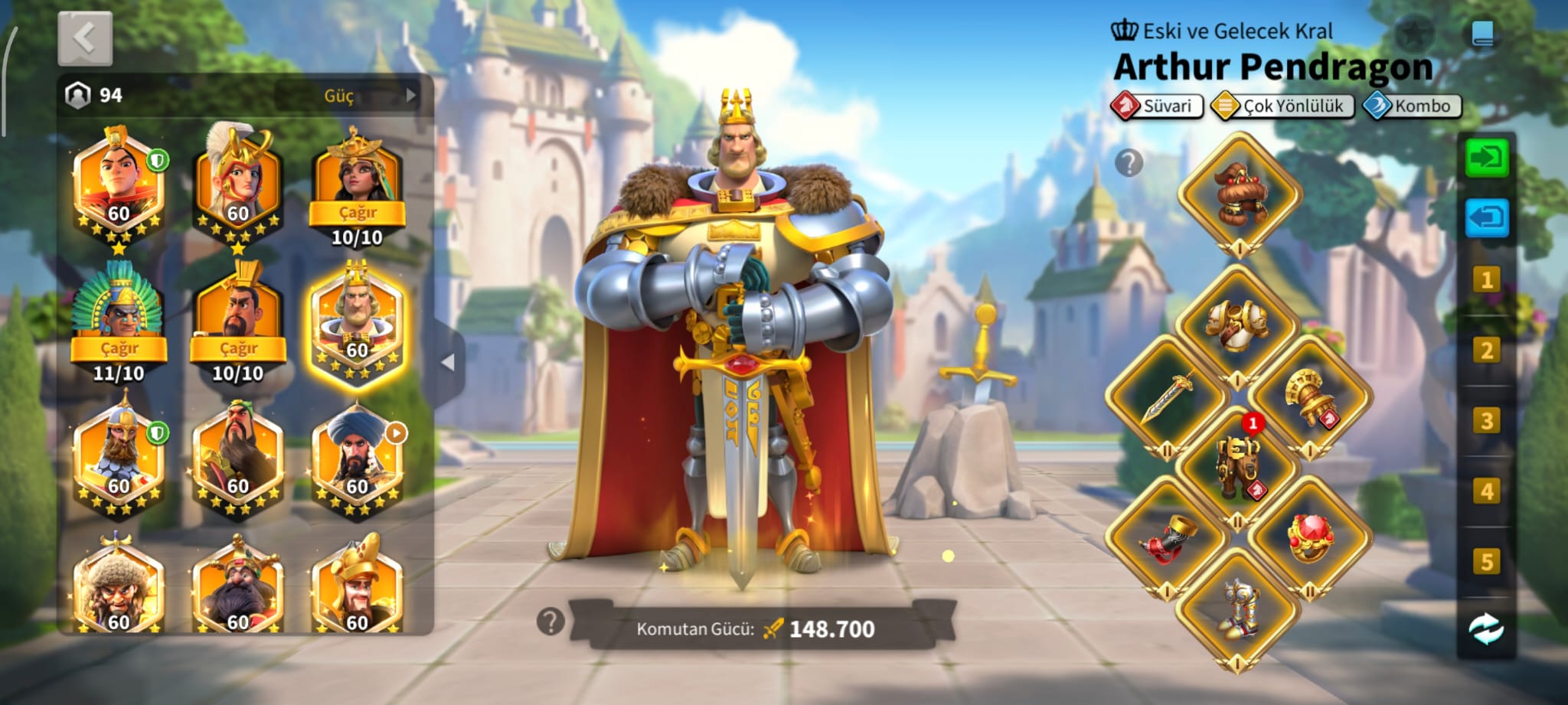Screen dimensions: 1568x705
Task: Select the red horn accessory slot
Action: coord(1168,536)
